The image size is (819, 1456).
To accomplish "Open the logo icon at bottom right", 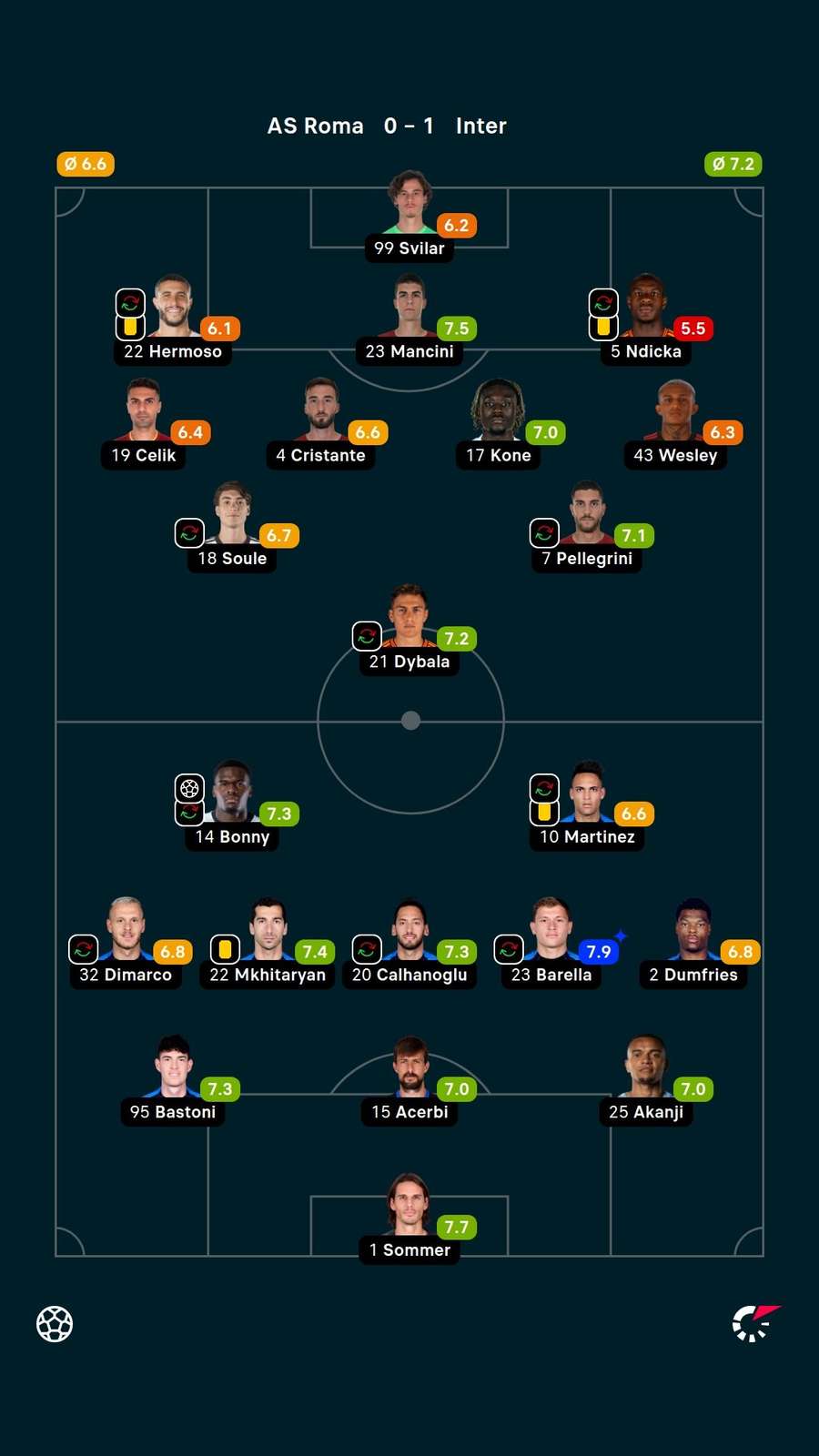I will (x=756, y=1323).
